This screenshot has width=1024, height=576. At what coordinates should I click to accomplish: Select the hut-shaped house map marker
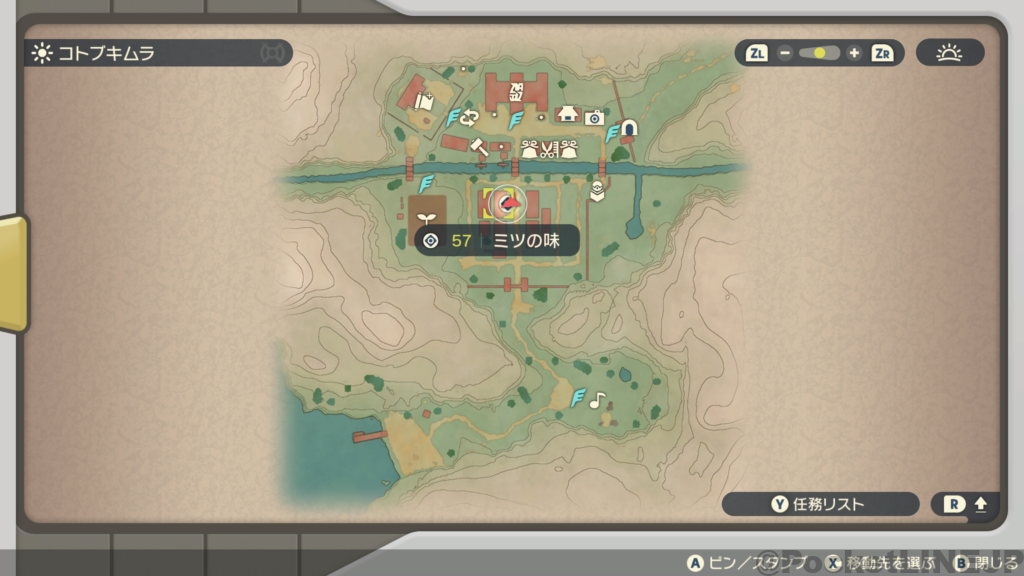click(568, 113)
